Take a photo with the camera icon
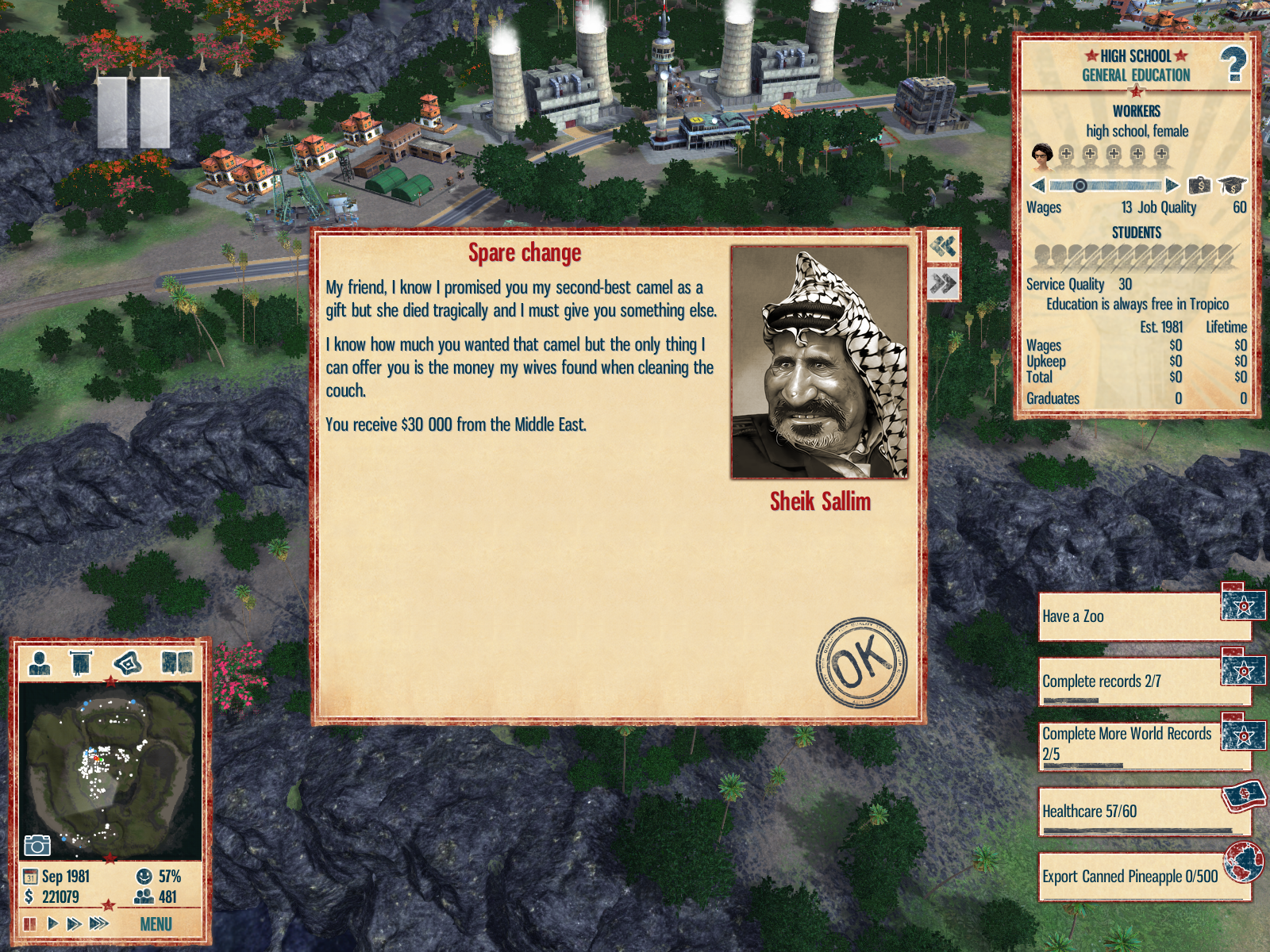1270x952 pixels. coord(37,846)
